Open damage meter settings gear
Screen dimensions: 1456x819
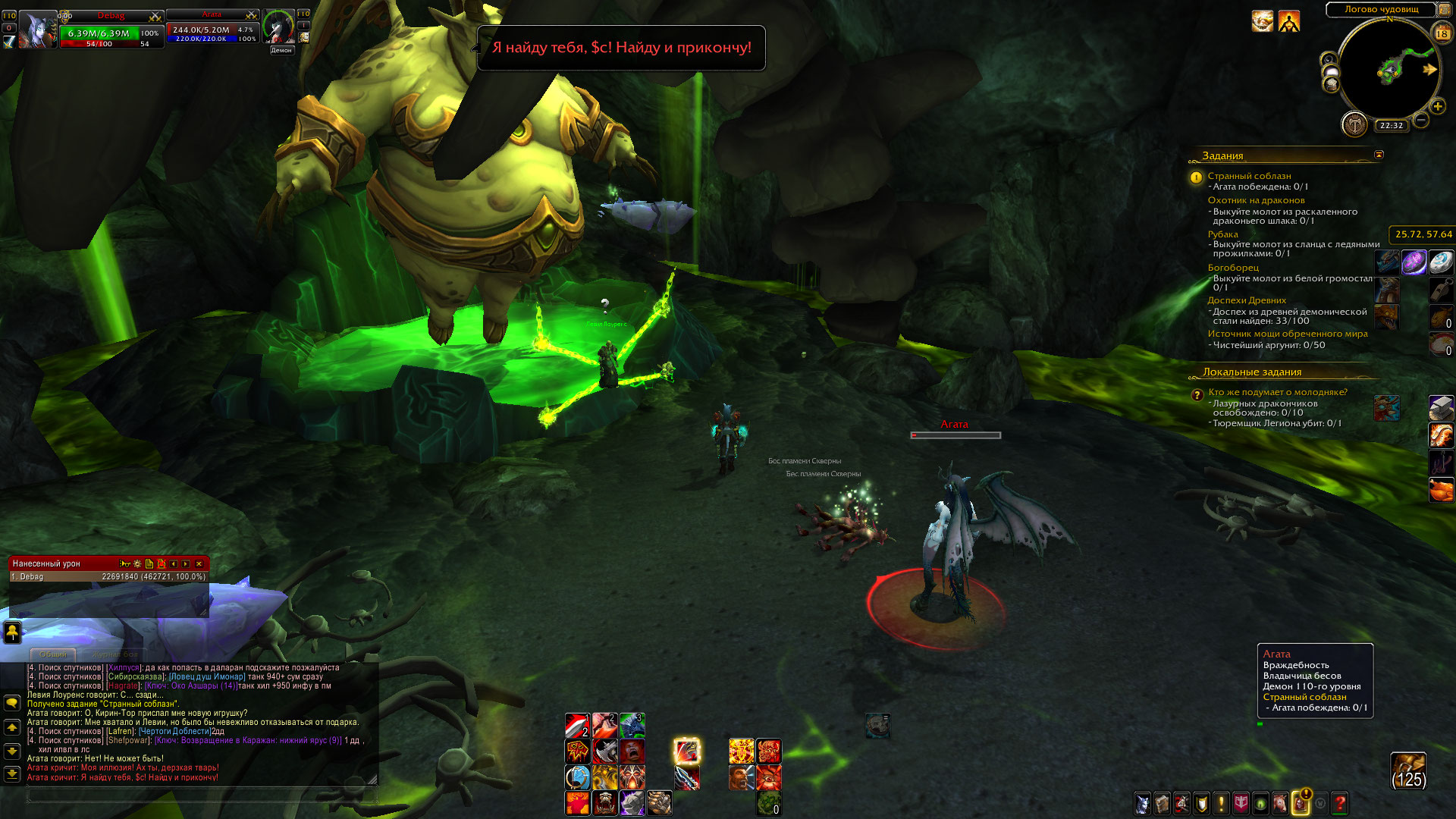coord(137,563)
